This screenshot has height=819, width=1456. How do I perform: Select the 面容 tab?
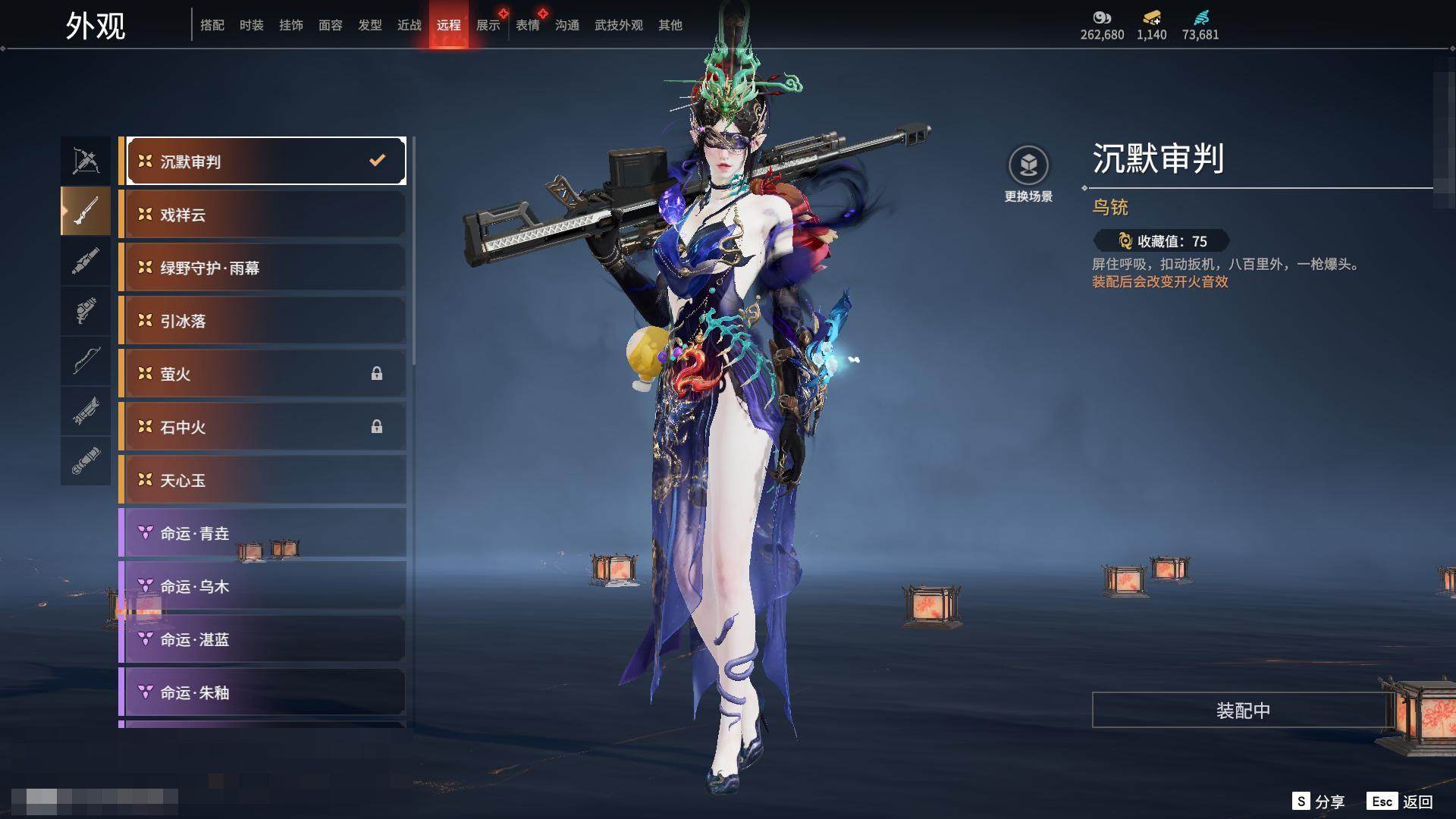[x=330, y=25]
